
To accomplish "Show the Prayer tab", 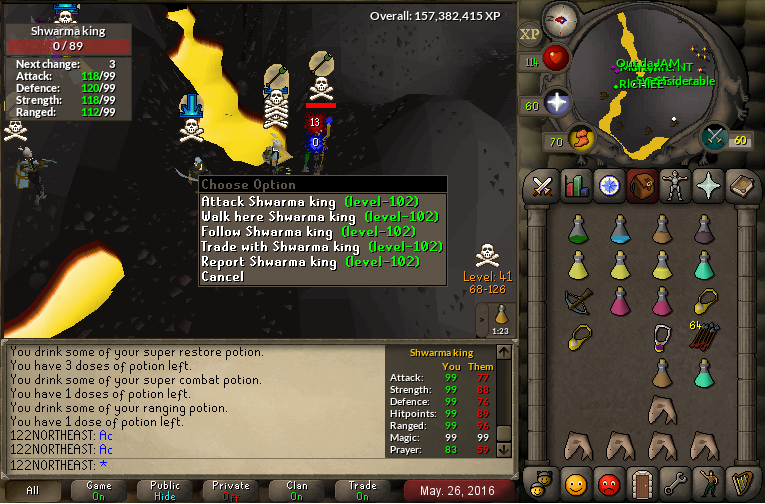I will pos(707,185).
